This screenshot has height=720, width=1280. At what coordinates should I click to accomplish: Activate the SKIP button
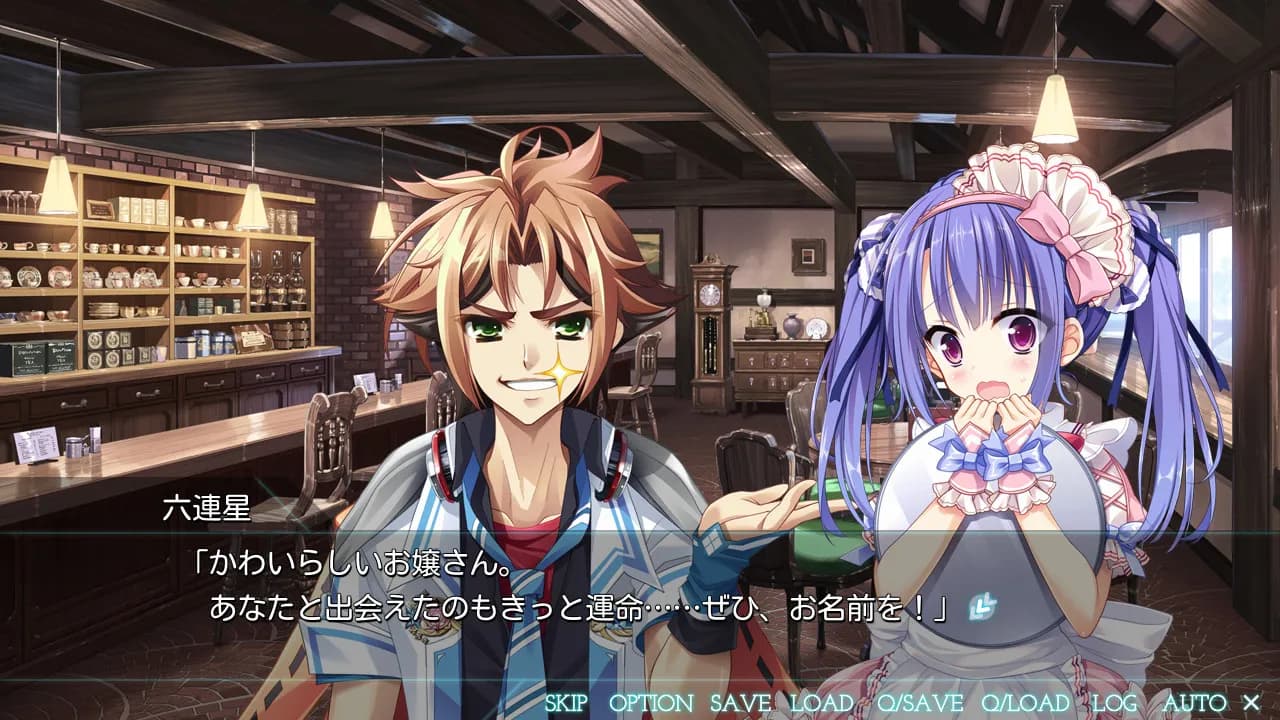566,703
